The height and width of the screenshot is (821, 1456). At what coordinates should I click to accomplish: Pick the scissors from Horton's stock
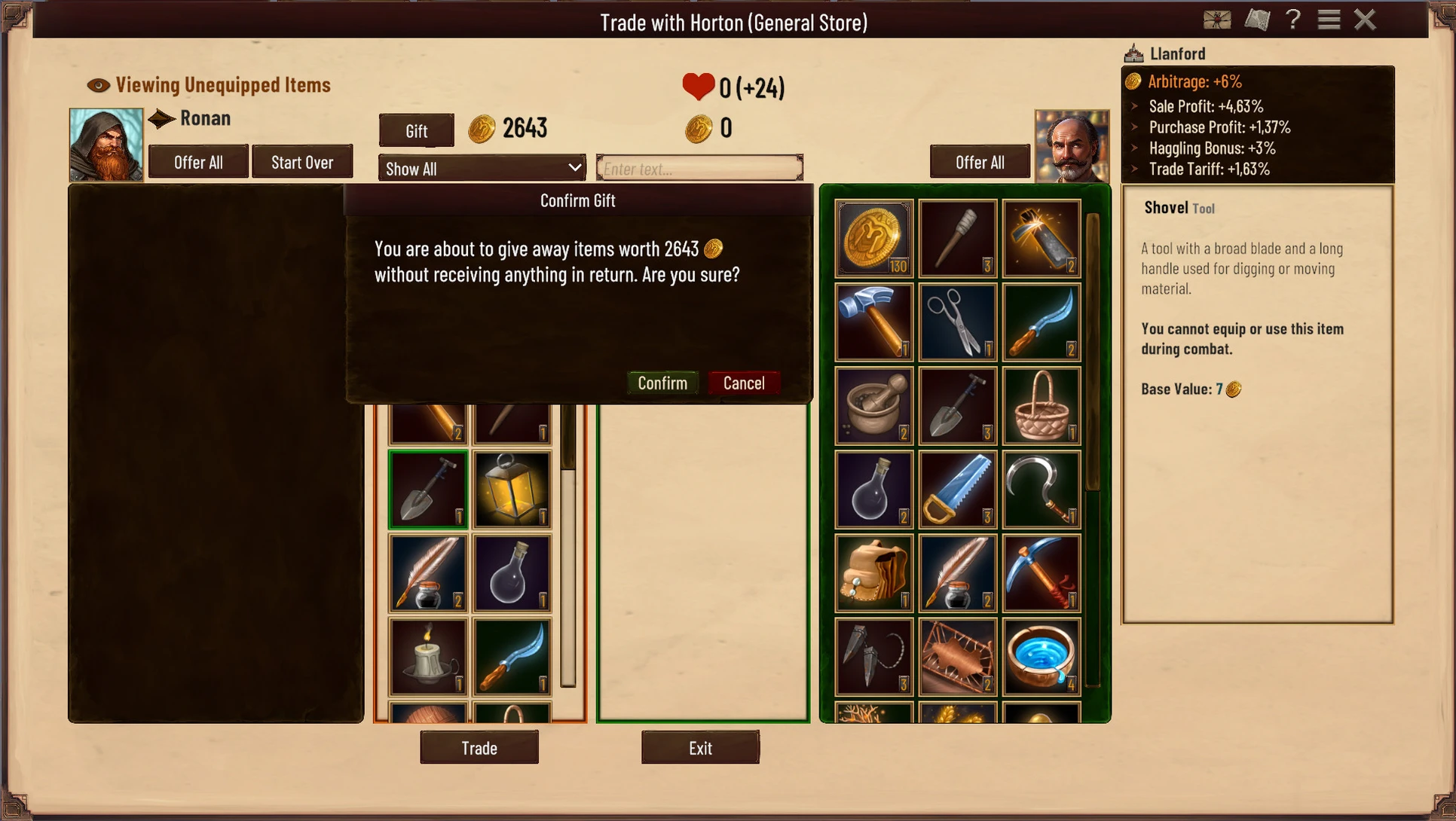(957, 322)
